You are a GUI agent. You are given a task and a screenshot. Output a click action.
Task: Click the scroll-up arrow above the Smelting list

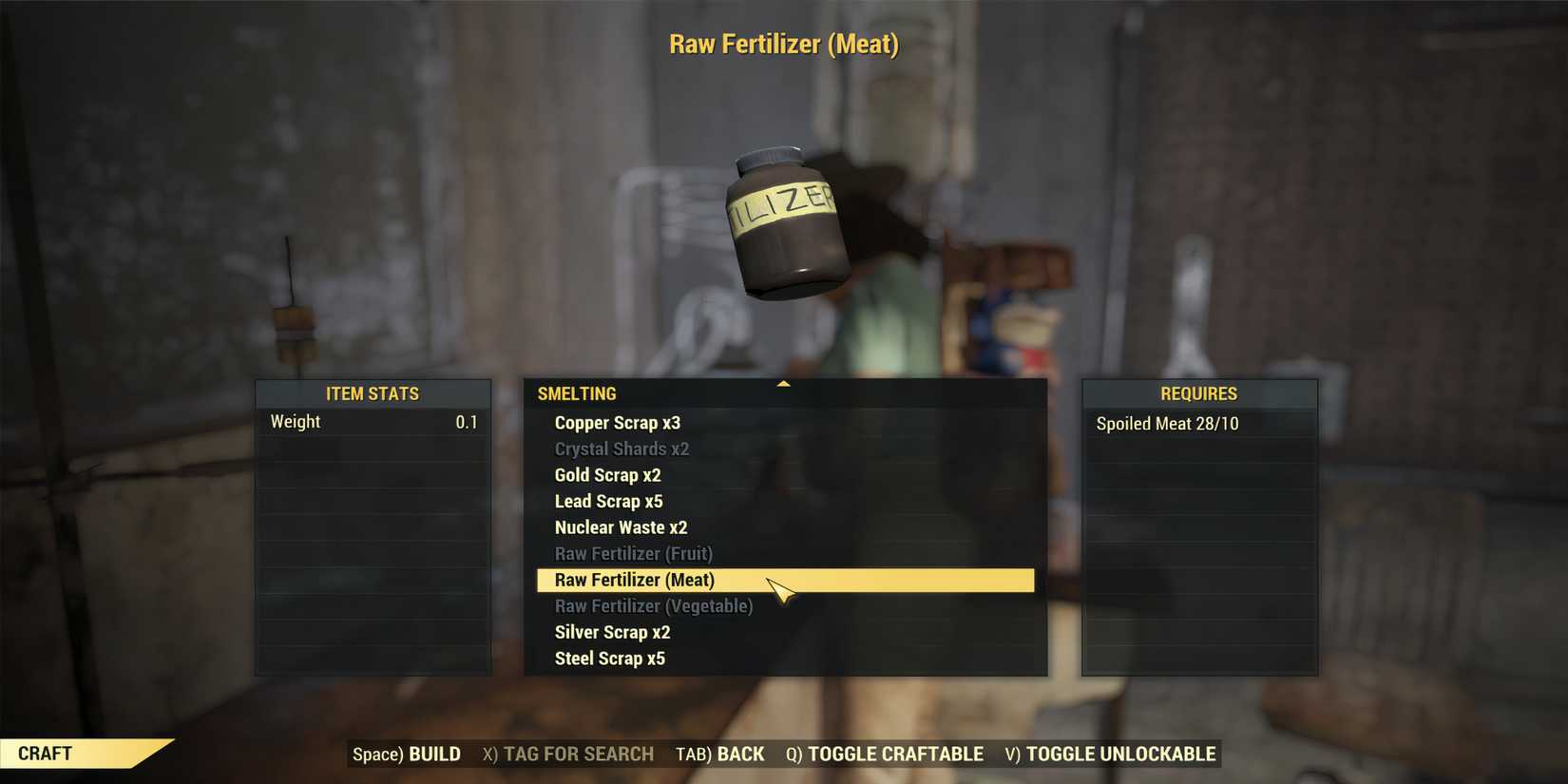(x=783, y=382)
